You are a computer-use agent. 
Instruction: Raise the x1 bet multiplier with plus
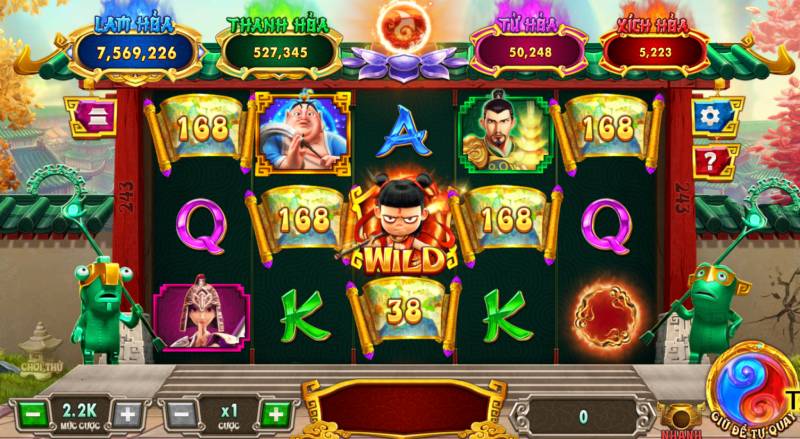click(x=275, y=413)
